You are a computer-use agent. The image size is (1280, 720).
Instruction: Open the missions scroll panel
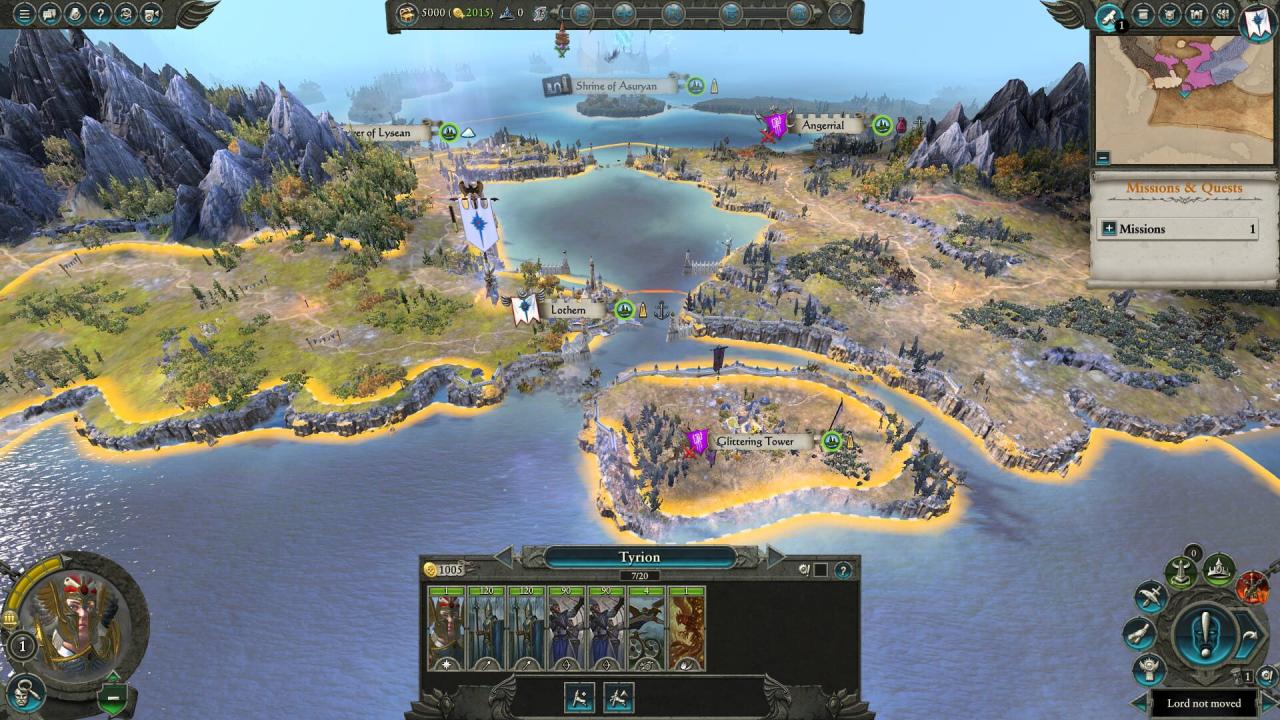(1108, 16)
